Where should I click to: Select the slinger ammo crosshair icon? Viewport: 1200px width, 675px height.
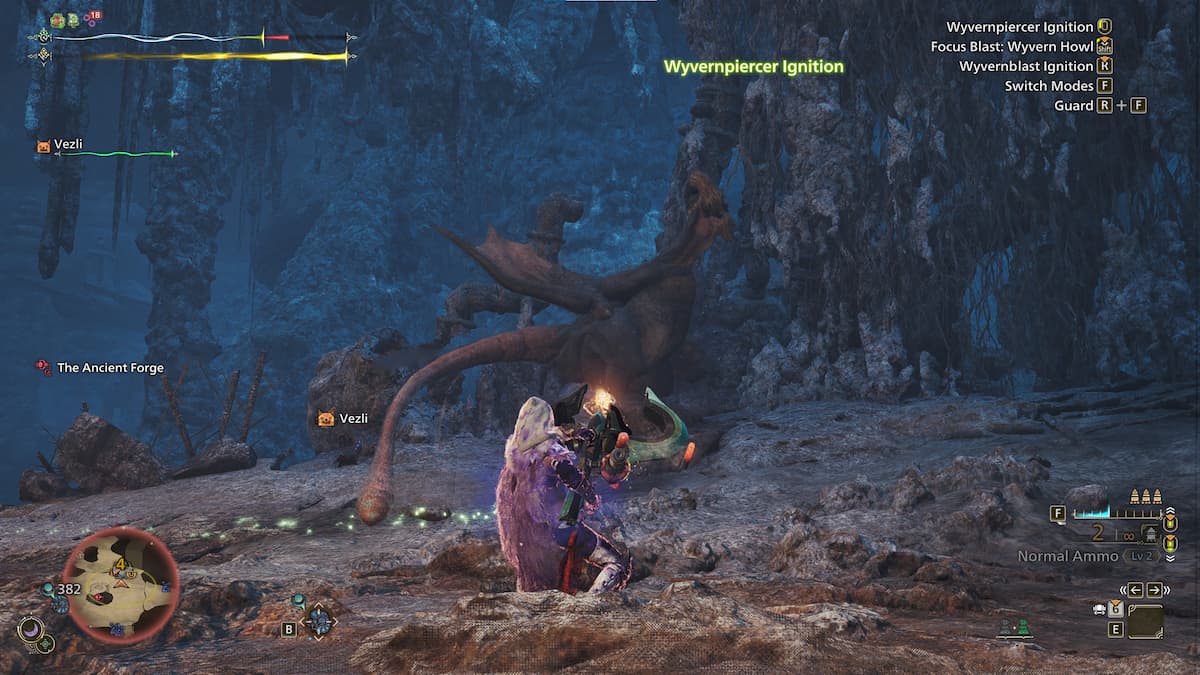click(x=320, y=621)
